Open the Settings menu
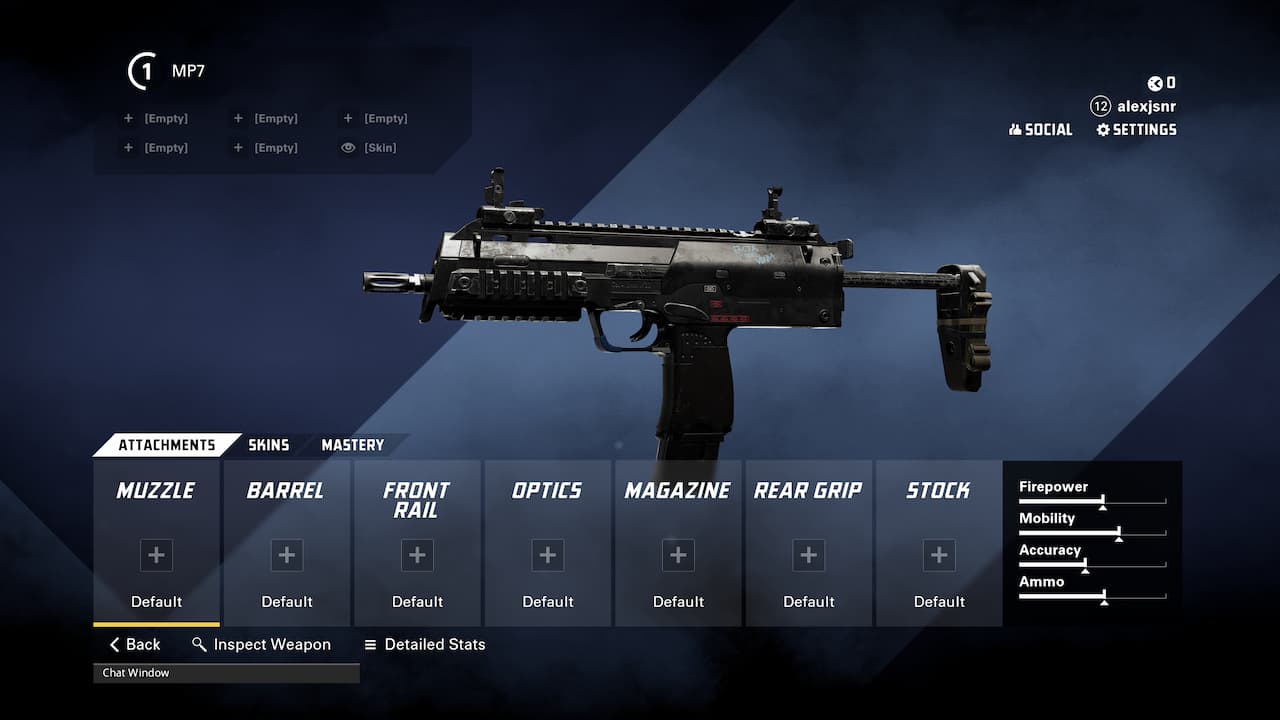The width and height of the screenshot is (1280, 720). [x=1136, y=130]
